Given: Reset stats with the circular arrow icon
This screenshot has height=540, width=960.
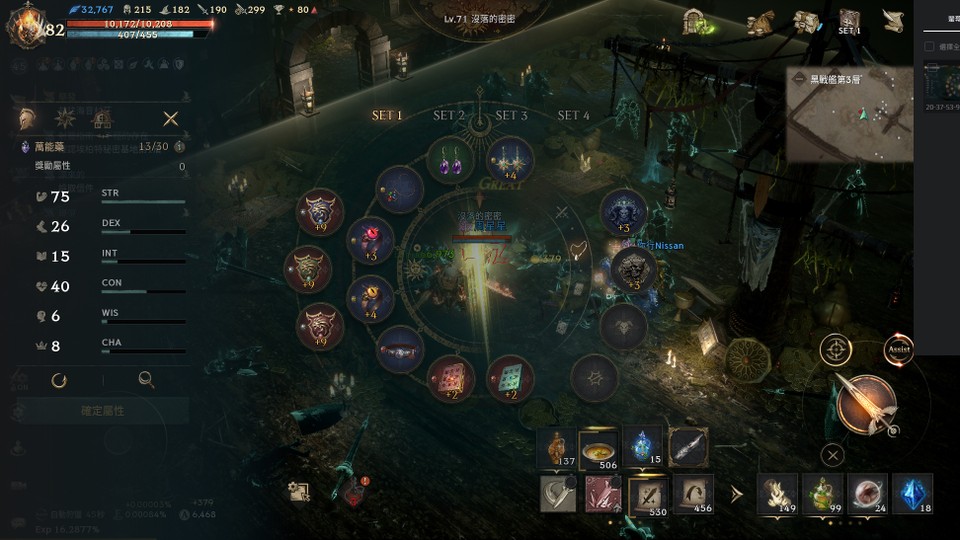Looking at the screenshot, I should [x=59, y=380].
